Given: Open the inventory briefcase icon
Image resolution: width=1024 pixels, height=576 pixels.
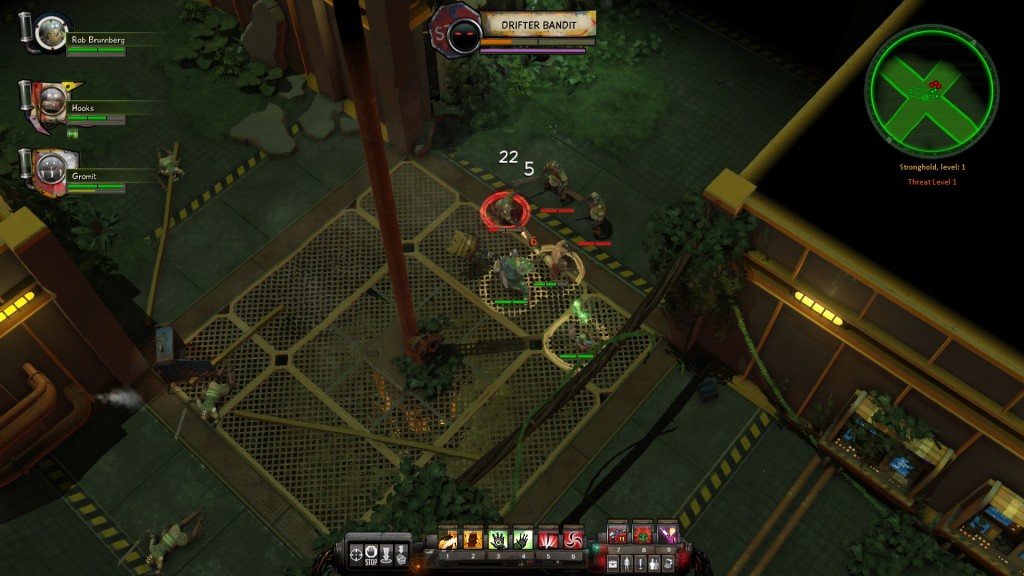Looking at the screenshot, I should [613, 563].
